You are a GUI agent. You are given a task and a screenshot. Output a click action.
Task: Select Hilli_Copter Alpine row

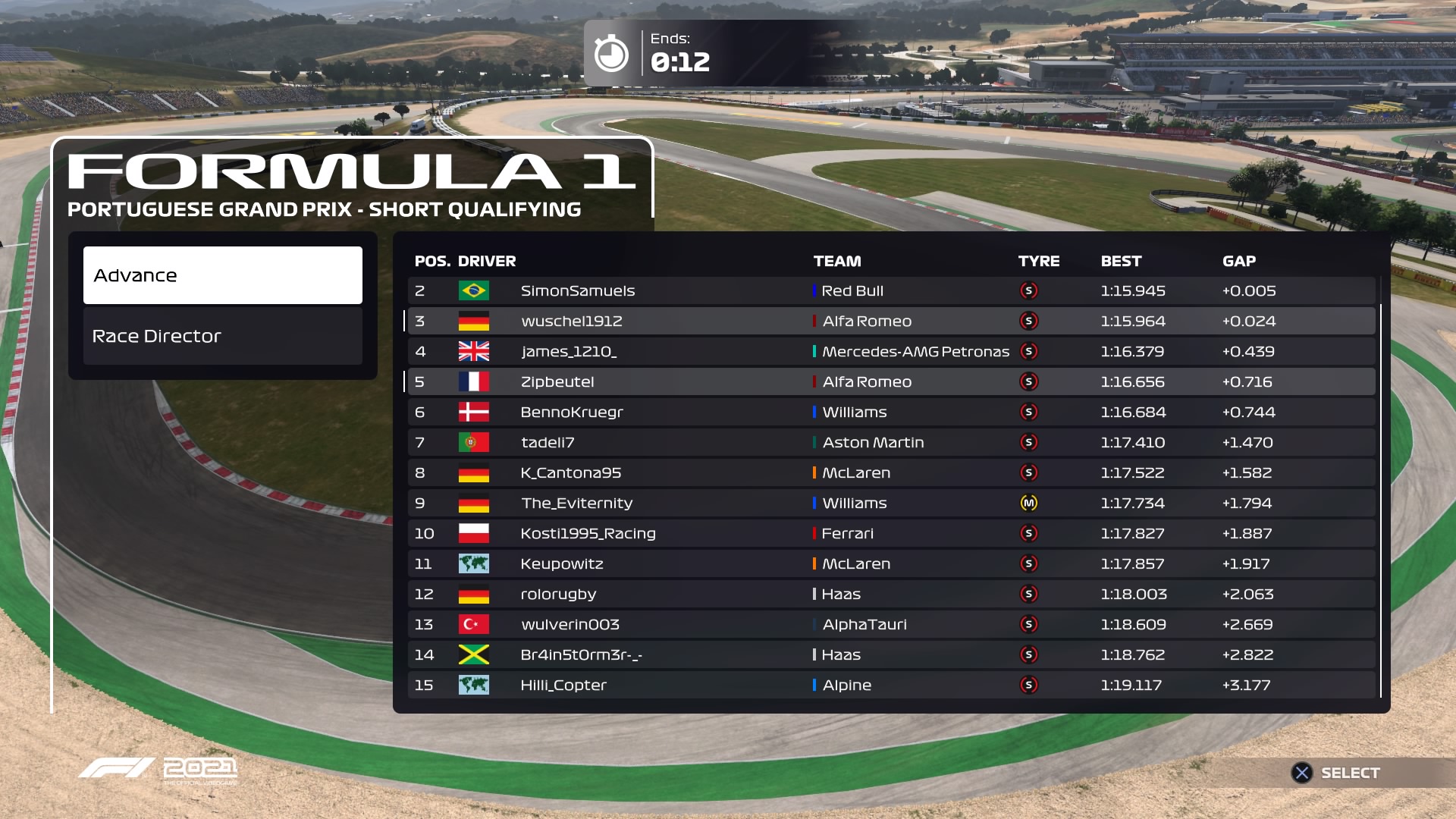coord(891,685)
